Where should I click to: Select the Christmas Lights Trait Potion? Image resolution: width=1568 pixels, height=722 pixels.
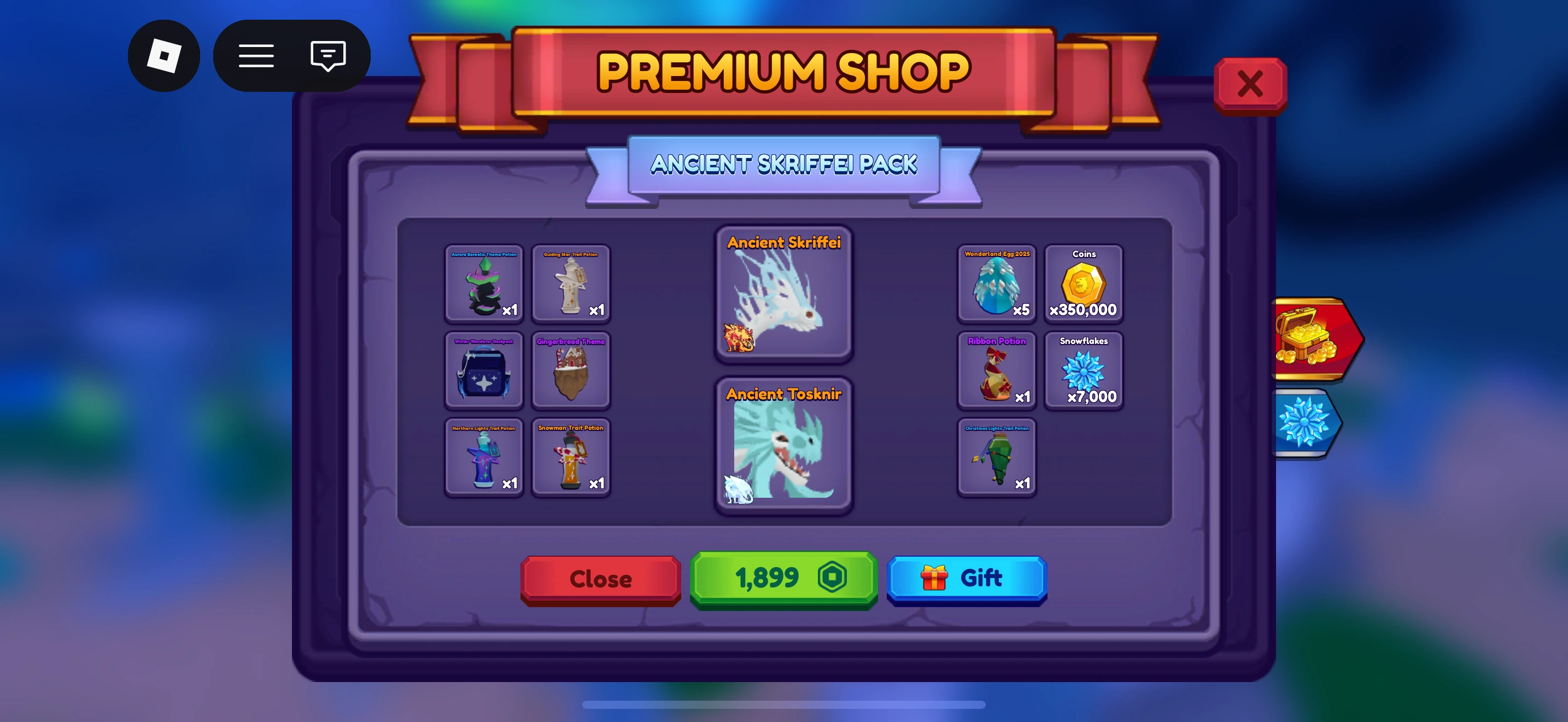997,457
